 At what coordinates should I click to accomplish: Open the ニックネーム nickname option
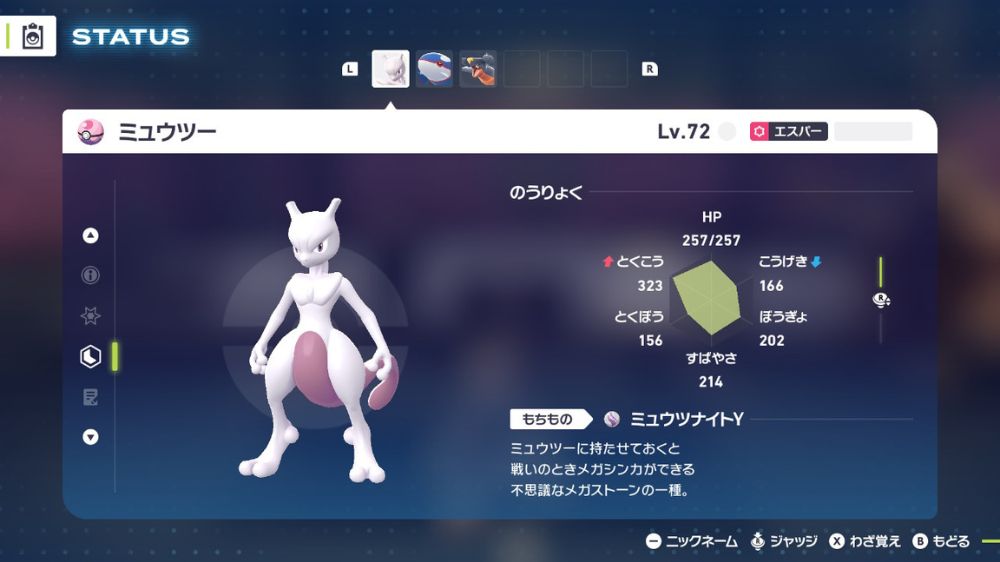692,541
